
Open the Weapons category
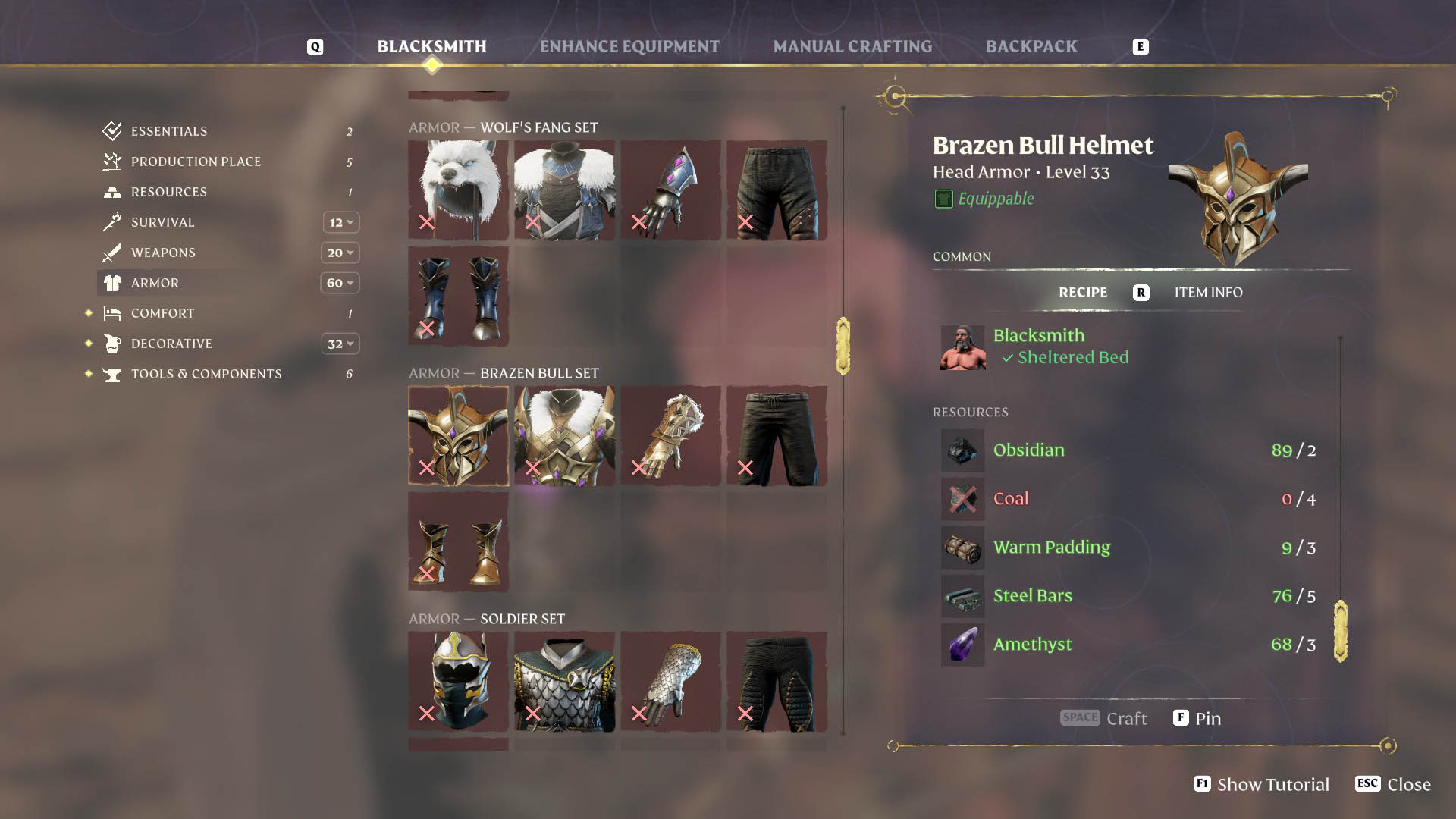pos(163,253)
